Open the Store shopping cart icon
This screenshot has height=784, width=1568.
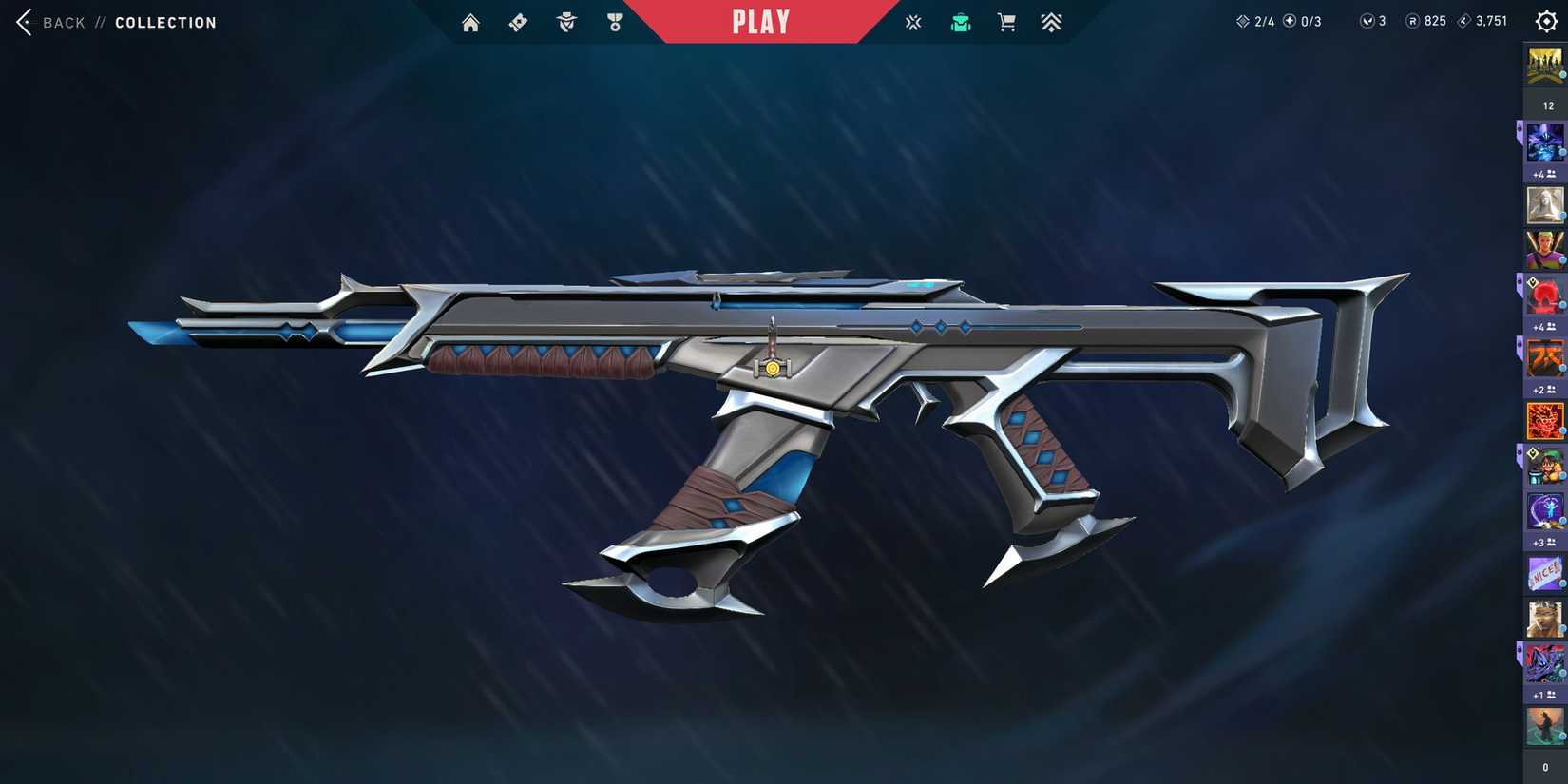pyautogui.click(x=1006, y=21)
